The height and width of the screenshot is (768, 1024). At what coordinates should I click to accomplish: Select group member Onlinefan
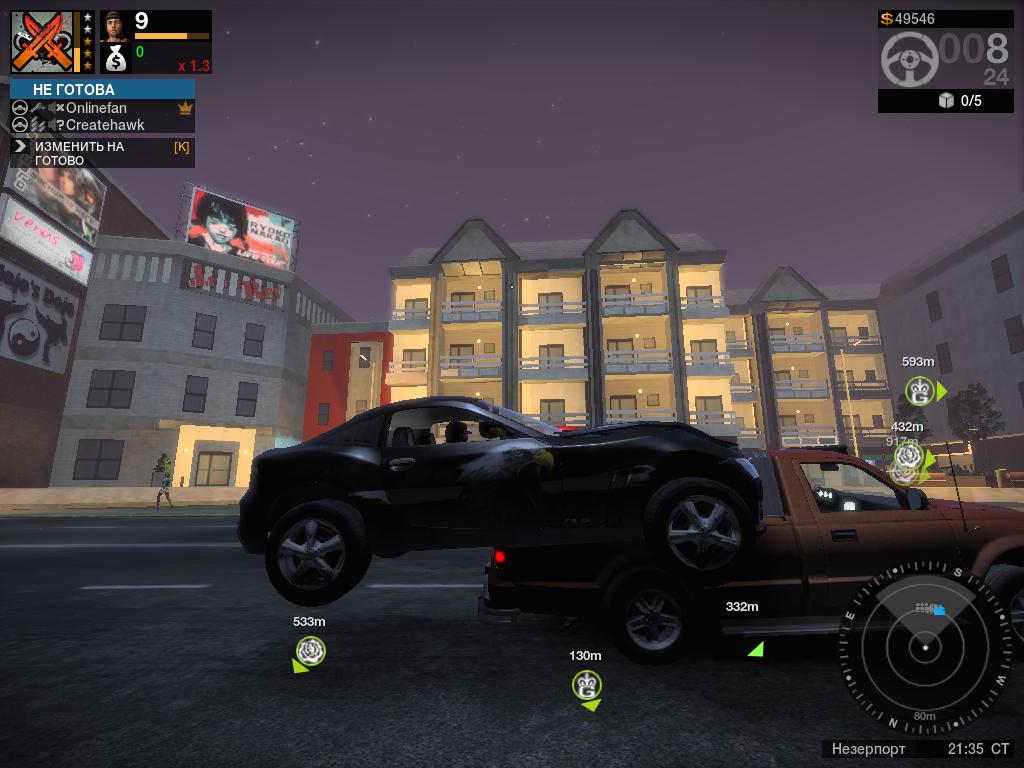[x=96, y=108]
